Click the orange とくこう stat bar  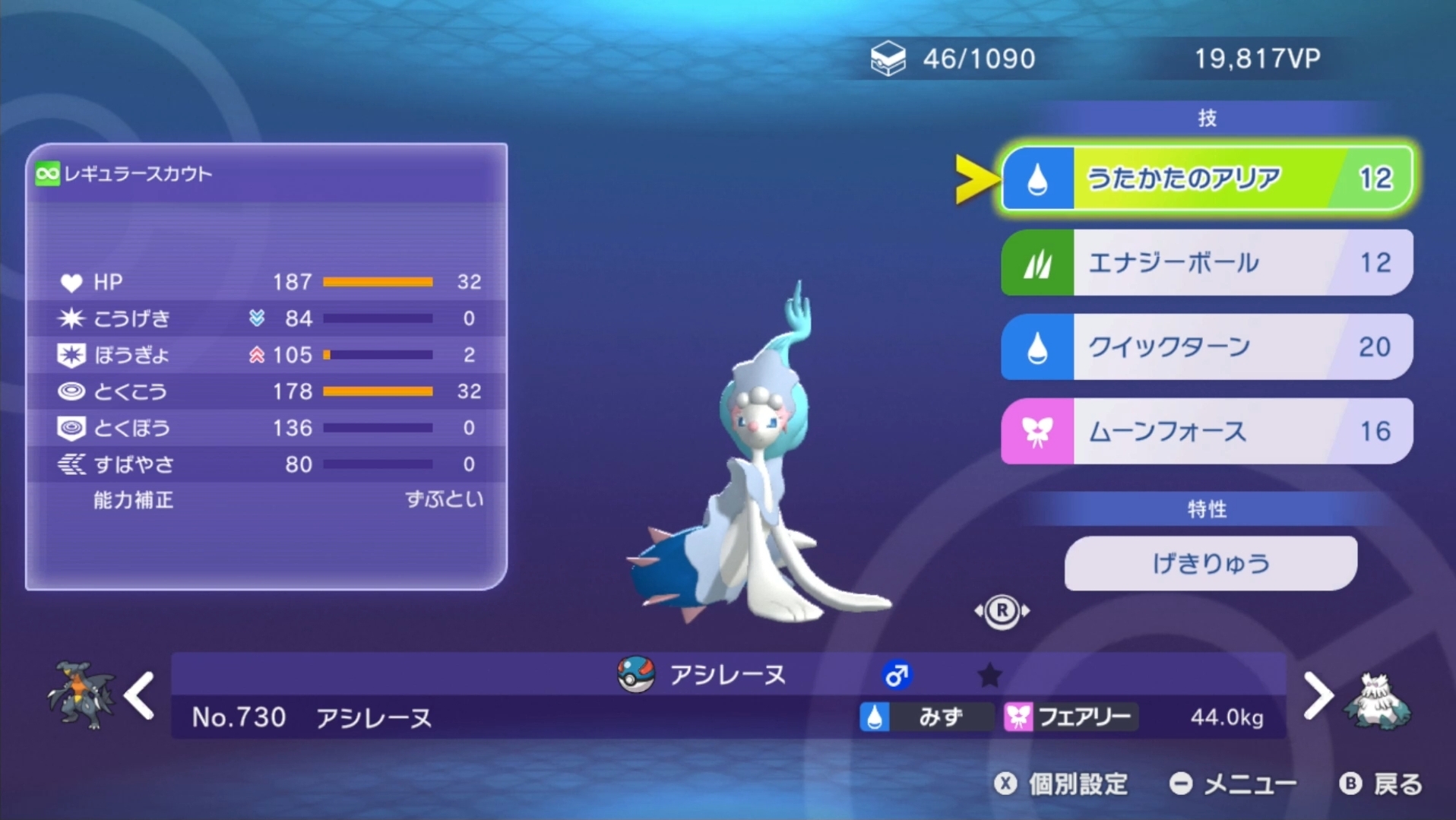pyautogui.click(x=378, y=391)
